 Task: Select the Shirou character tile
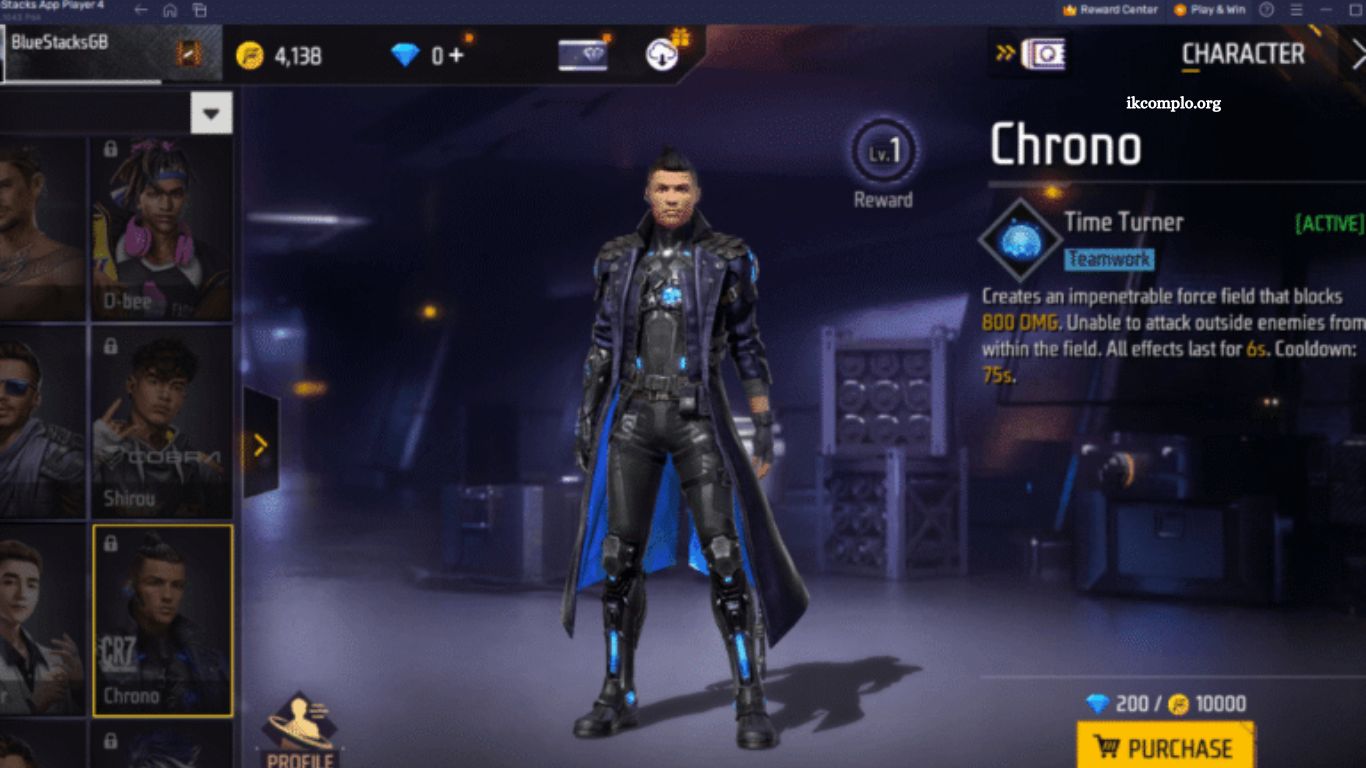(x=162, y=421)
